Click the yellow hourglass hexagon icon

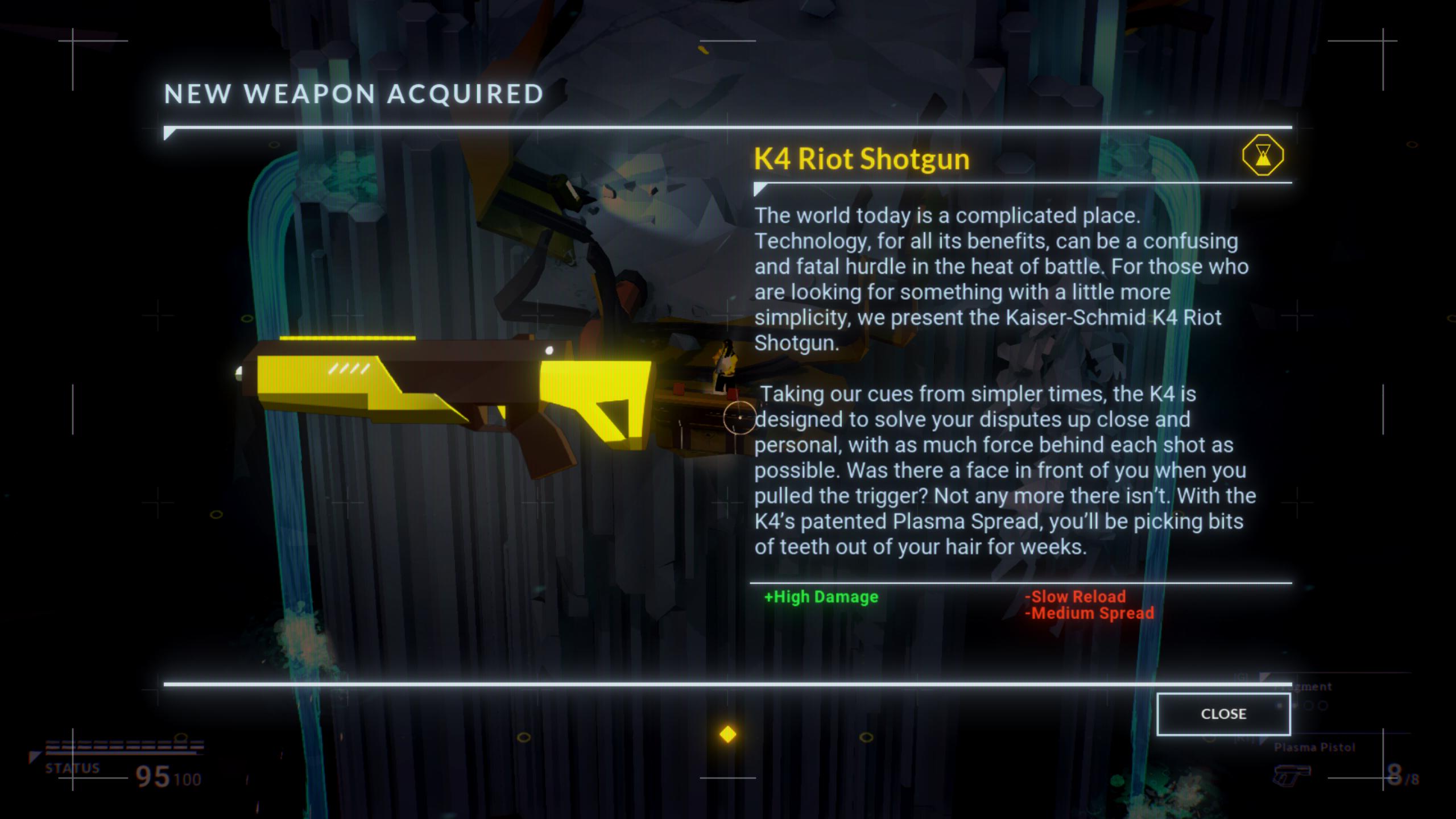(x=1263, y=155)
